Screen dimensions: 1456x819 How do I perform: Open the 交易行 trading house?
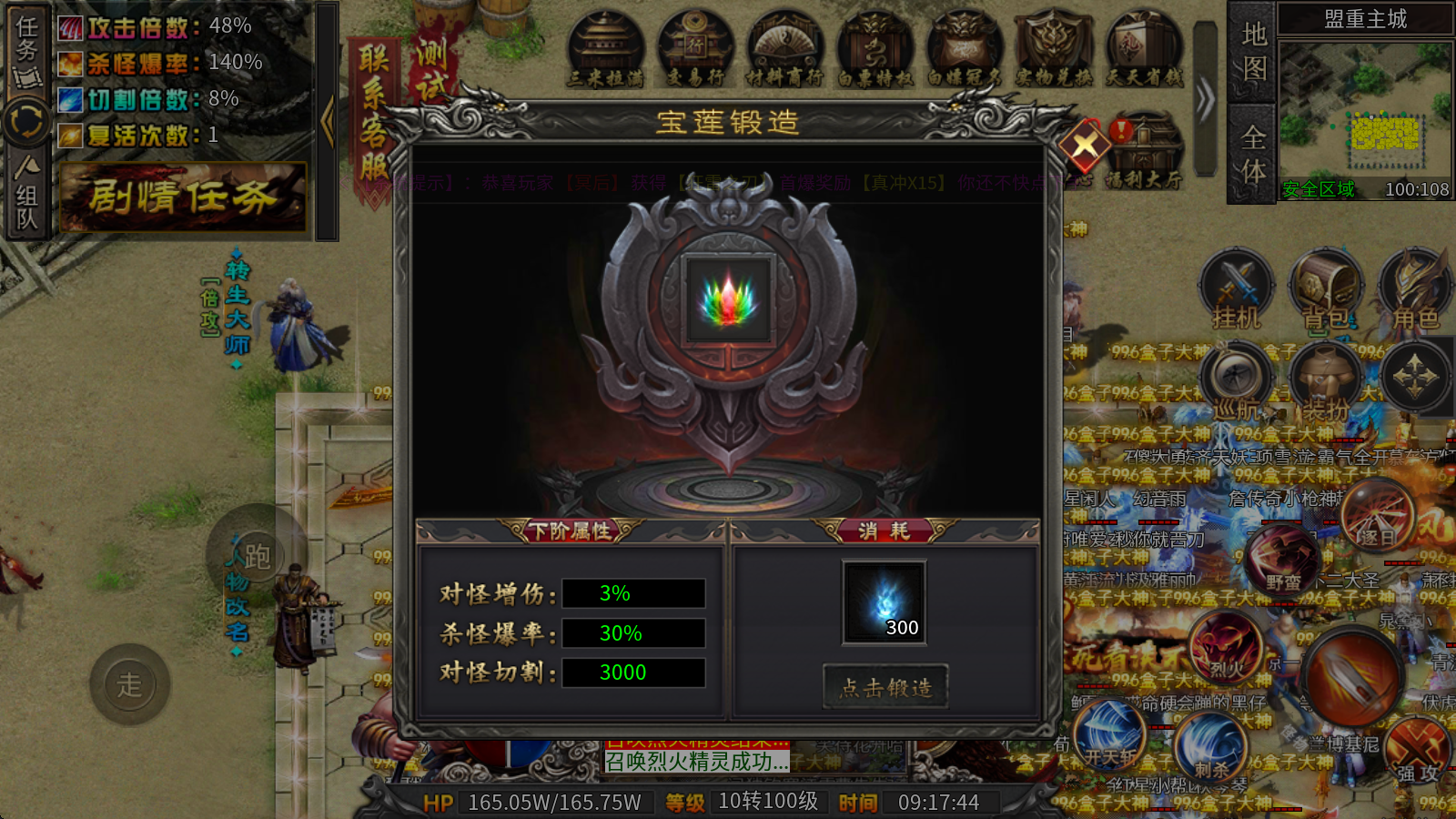click(x=695, y=50)
